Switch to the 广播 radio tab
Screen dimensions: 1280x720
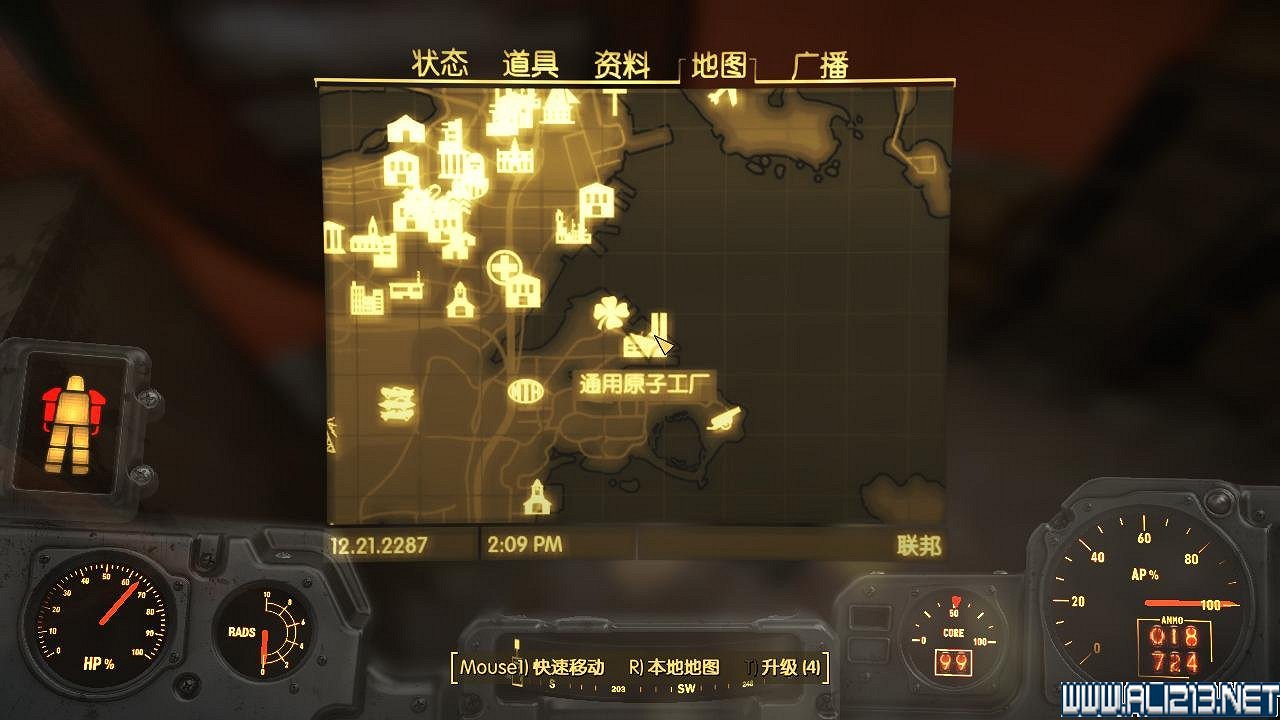pos(818,63)
